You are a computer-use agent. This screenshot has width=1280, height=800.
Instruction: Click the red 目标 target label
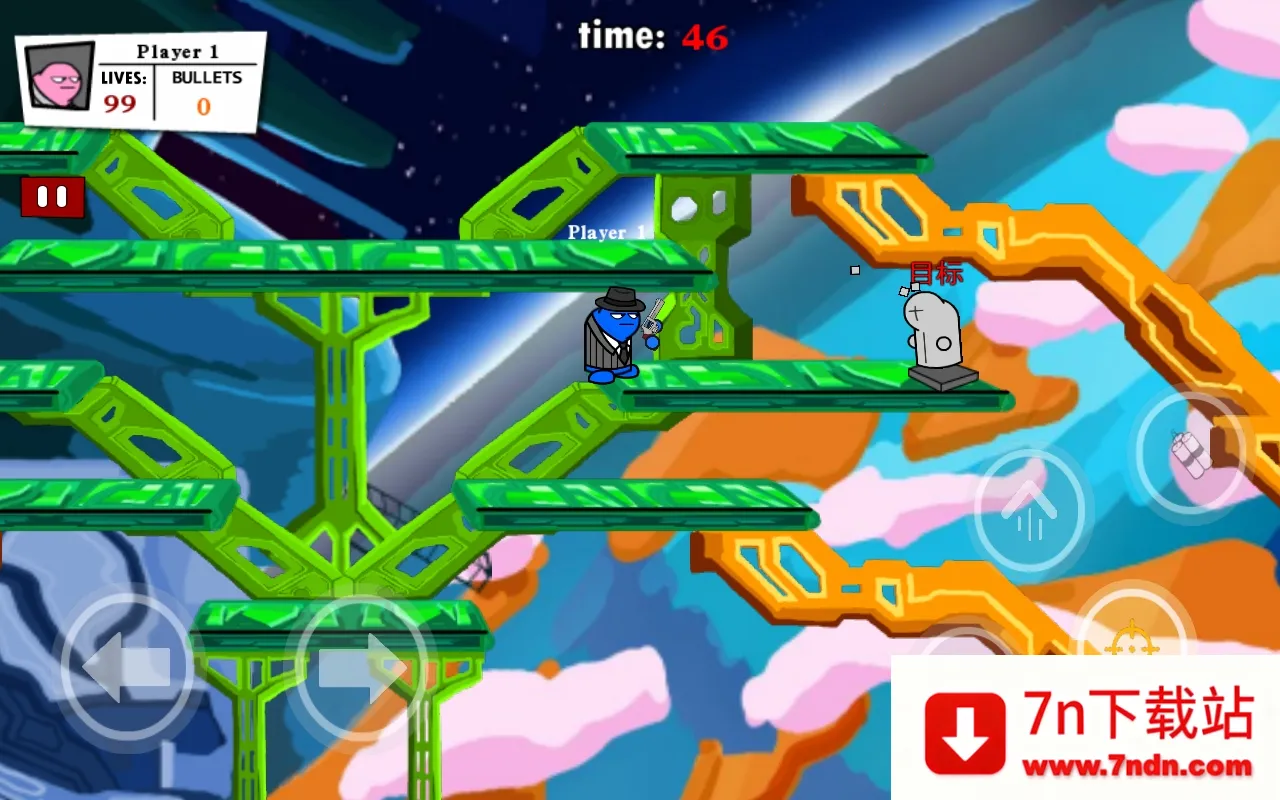pyautogui.click(x=935, y=272)
